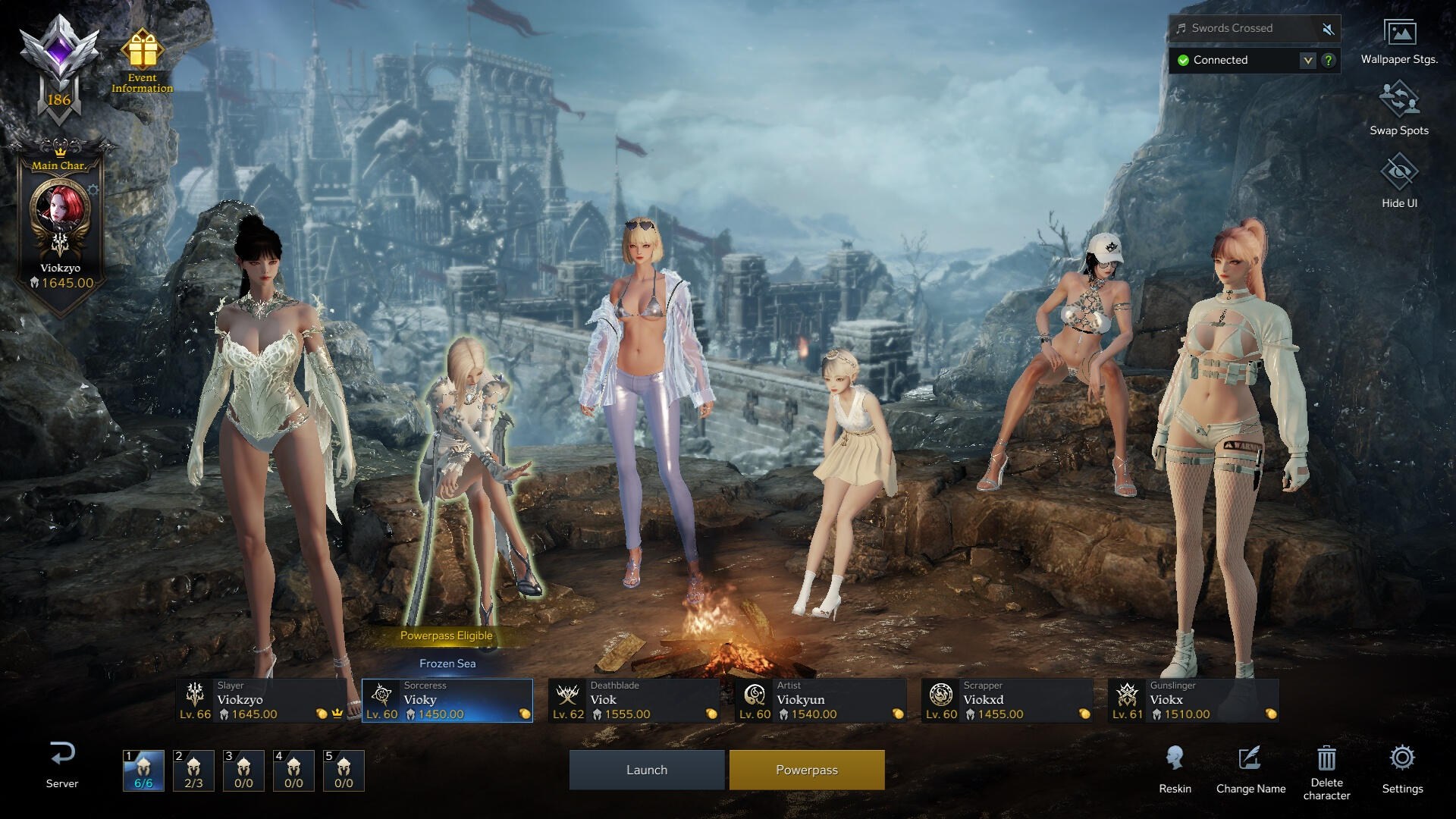Screen dimensions: 1456x819
Task: Select Deathblade Viok character card
Action: coord(634,701)
